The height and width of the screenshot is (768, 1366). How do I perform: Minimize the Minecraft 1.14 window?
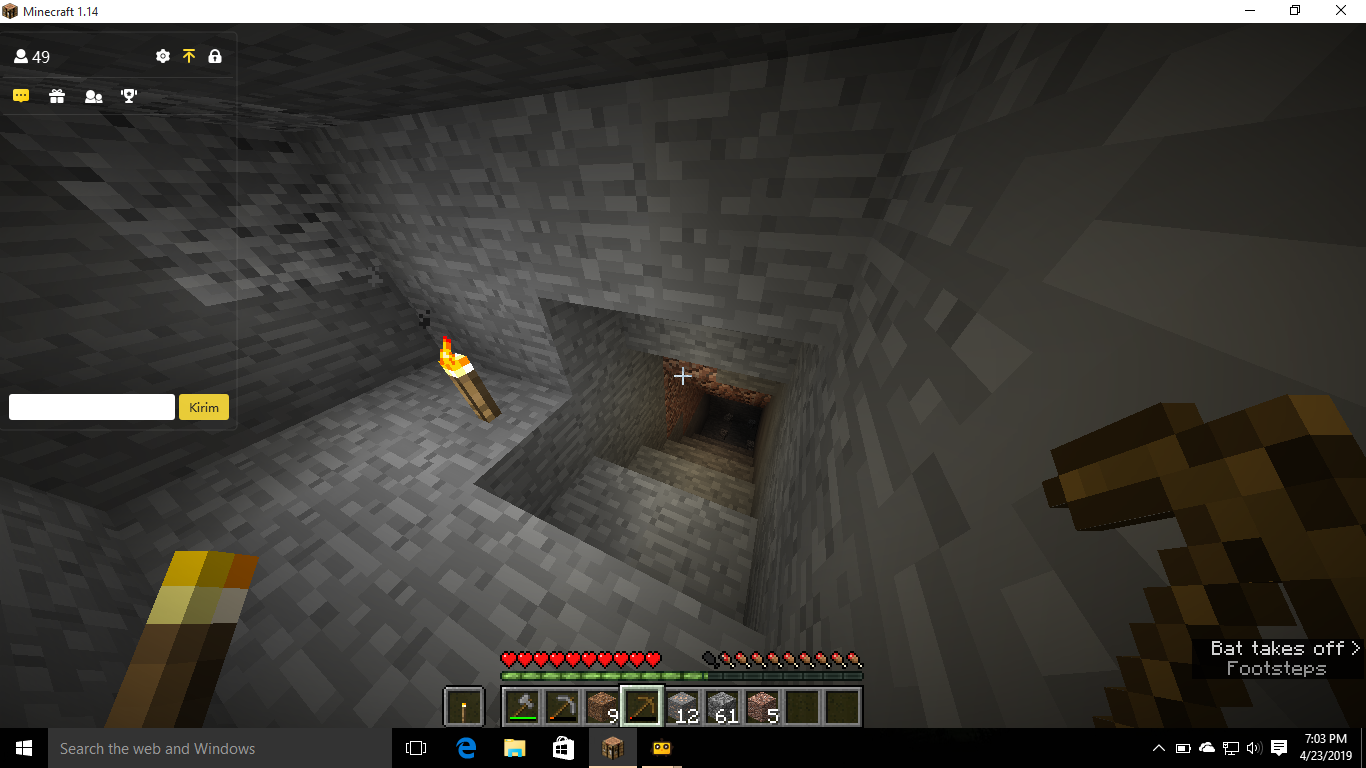(x=1249, y=11)
